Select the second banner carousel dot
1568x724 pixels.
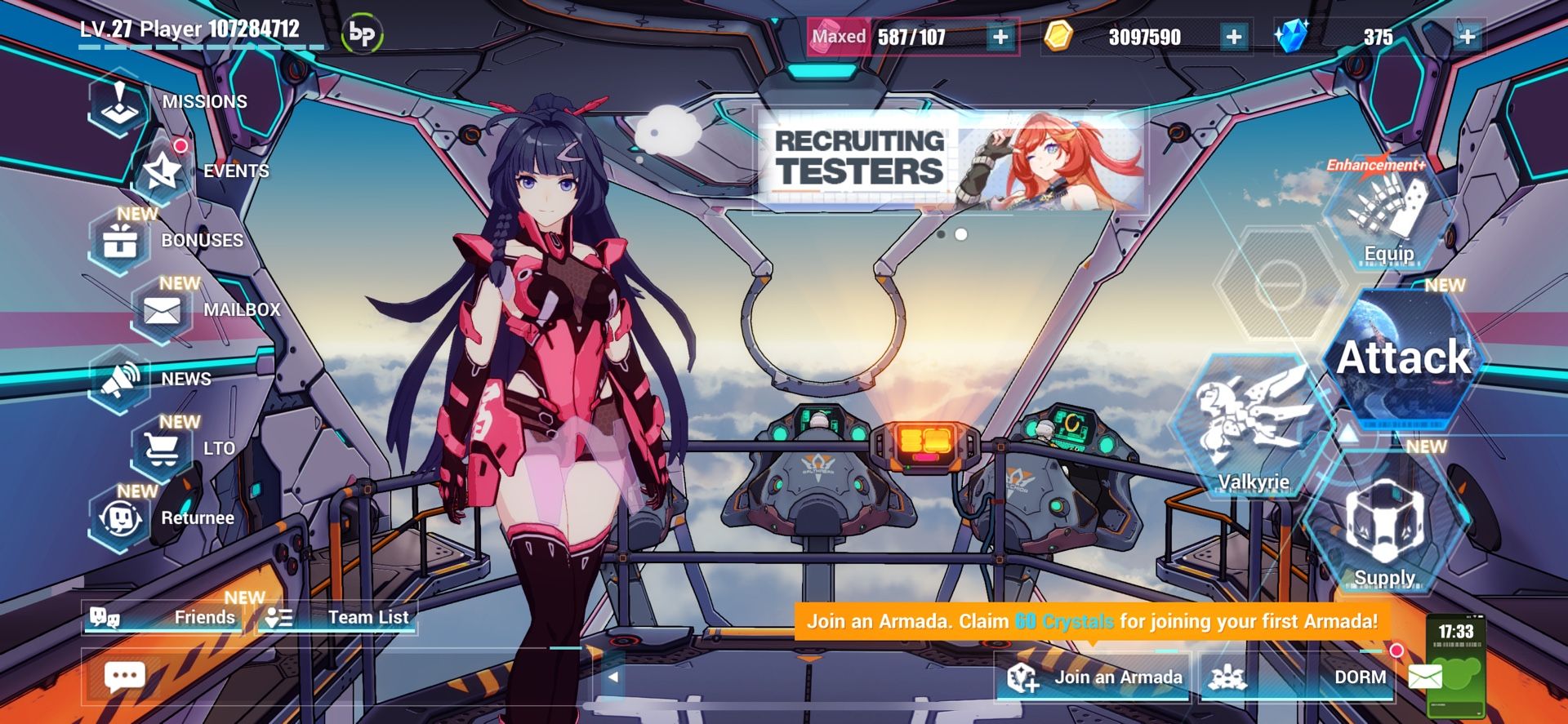click(961, 235)
